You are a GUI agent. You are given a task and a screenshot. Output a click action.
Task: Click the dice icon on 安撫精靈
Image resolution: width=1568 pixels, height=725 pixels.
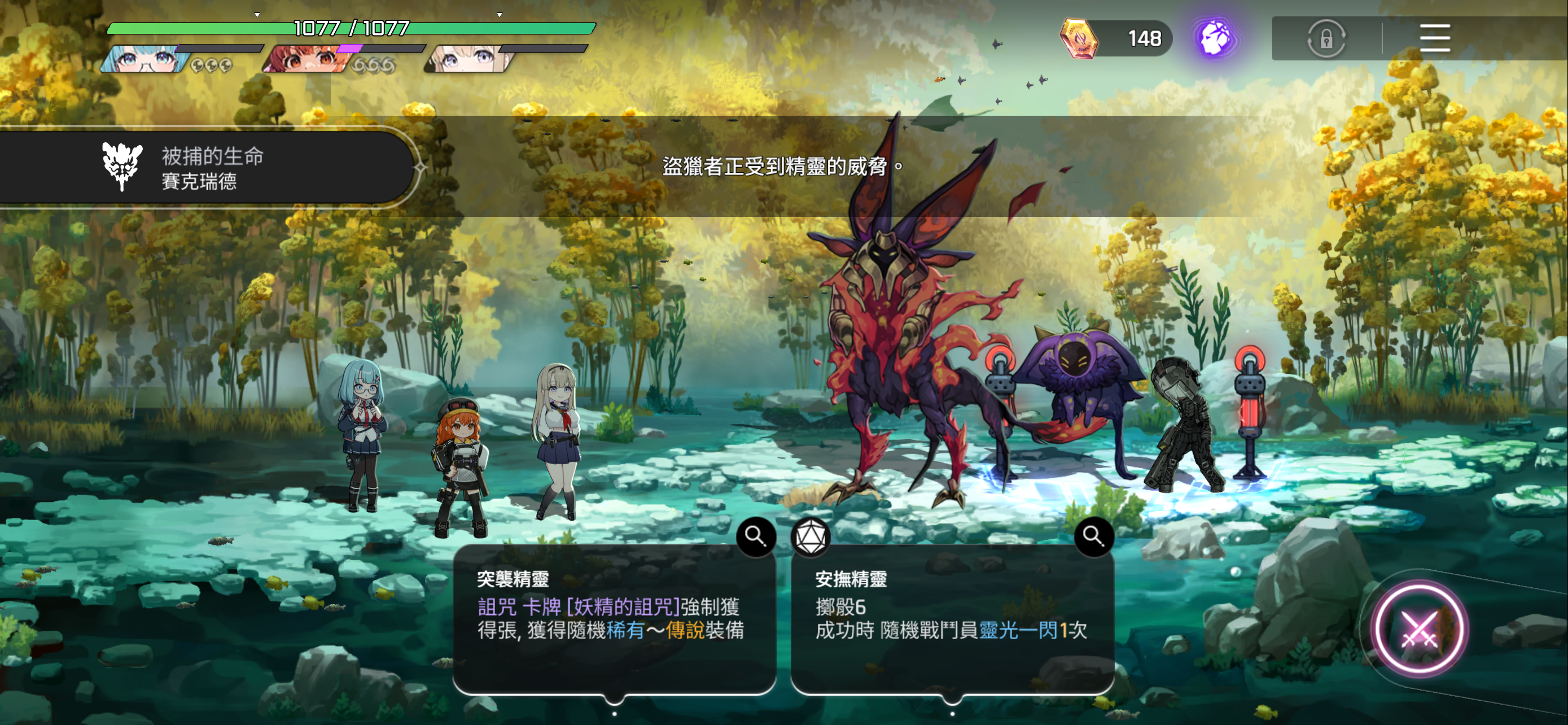click(x=810, y=537)
